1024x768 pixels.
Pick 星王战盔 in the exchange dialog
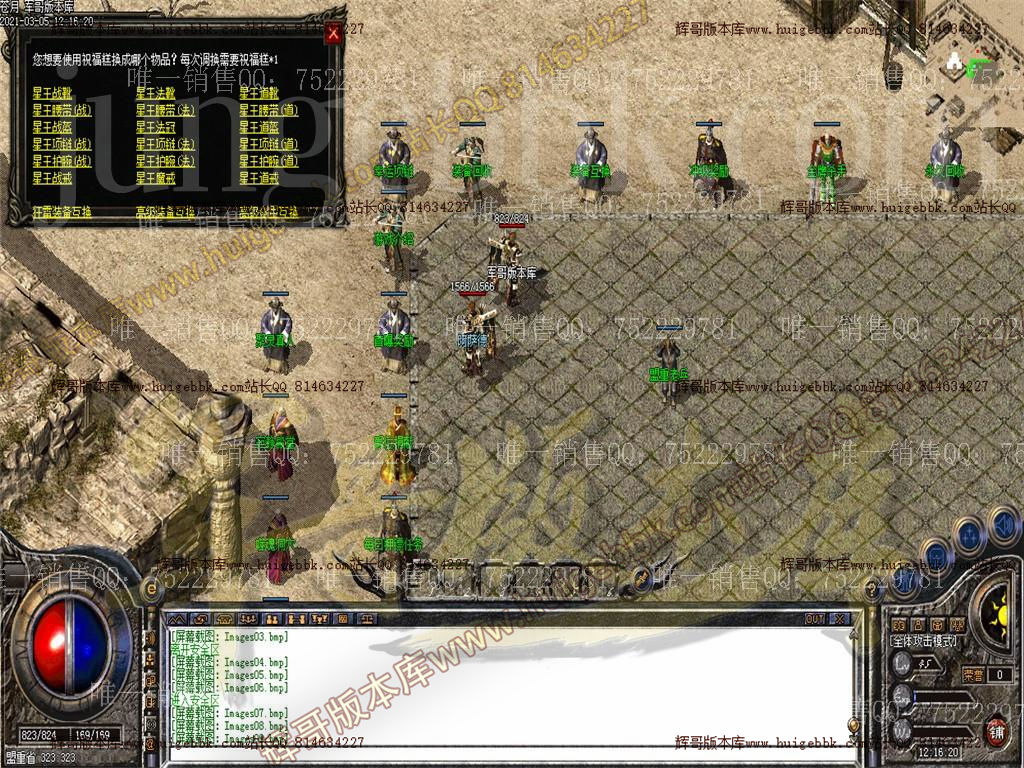(x=52, y=127)
